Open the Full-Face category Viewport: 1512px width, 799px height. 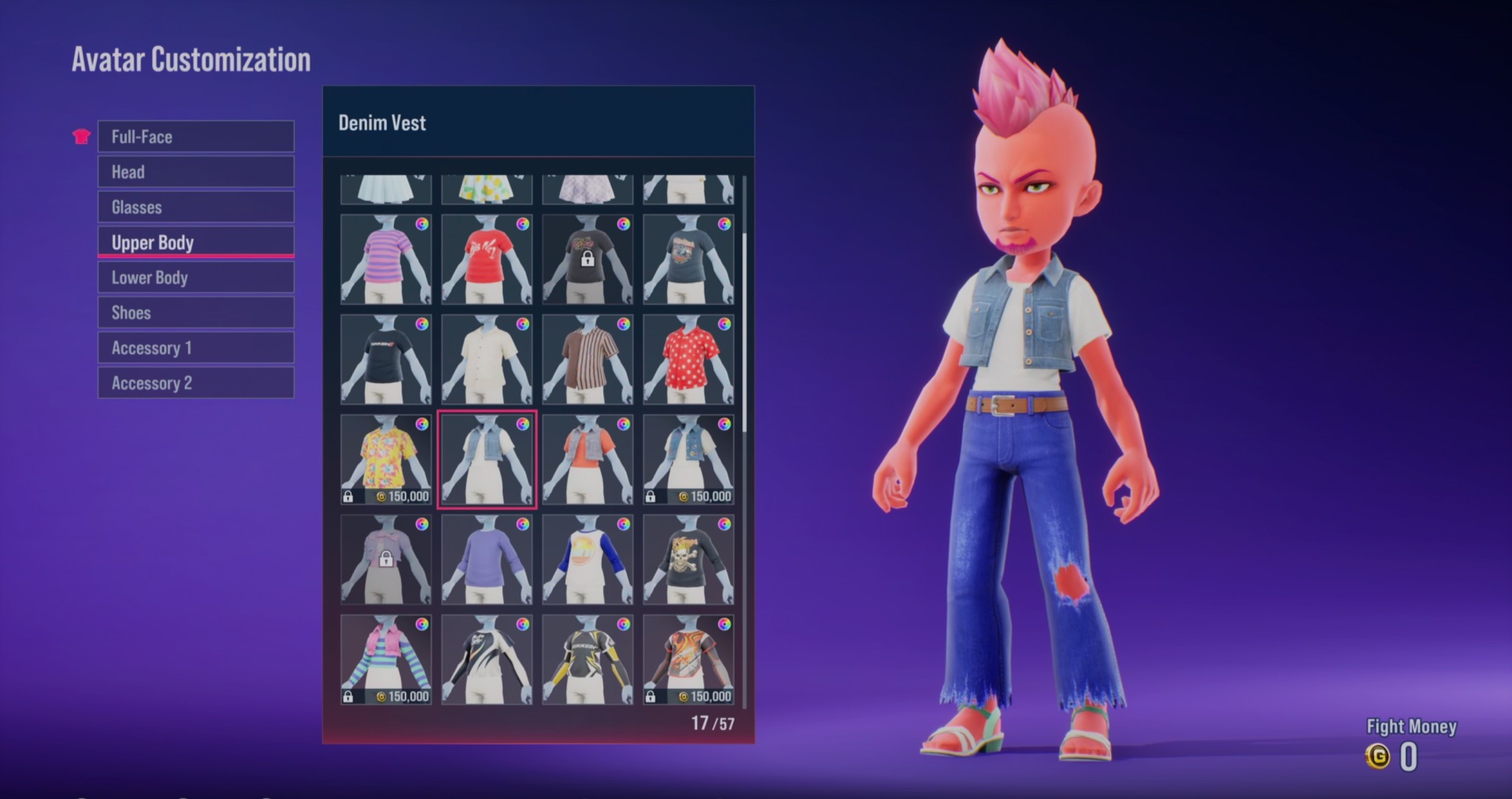[x=195, y=137]
